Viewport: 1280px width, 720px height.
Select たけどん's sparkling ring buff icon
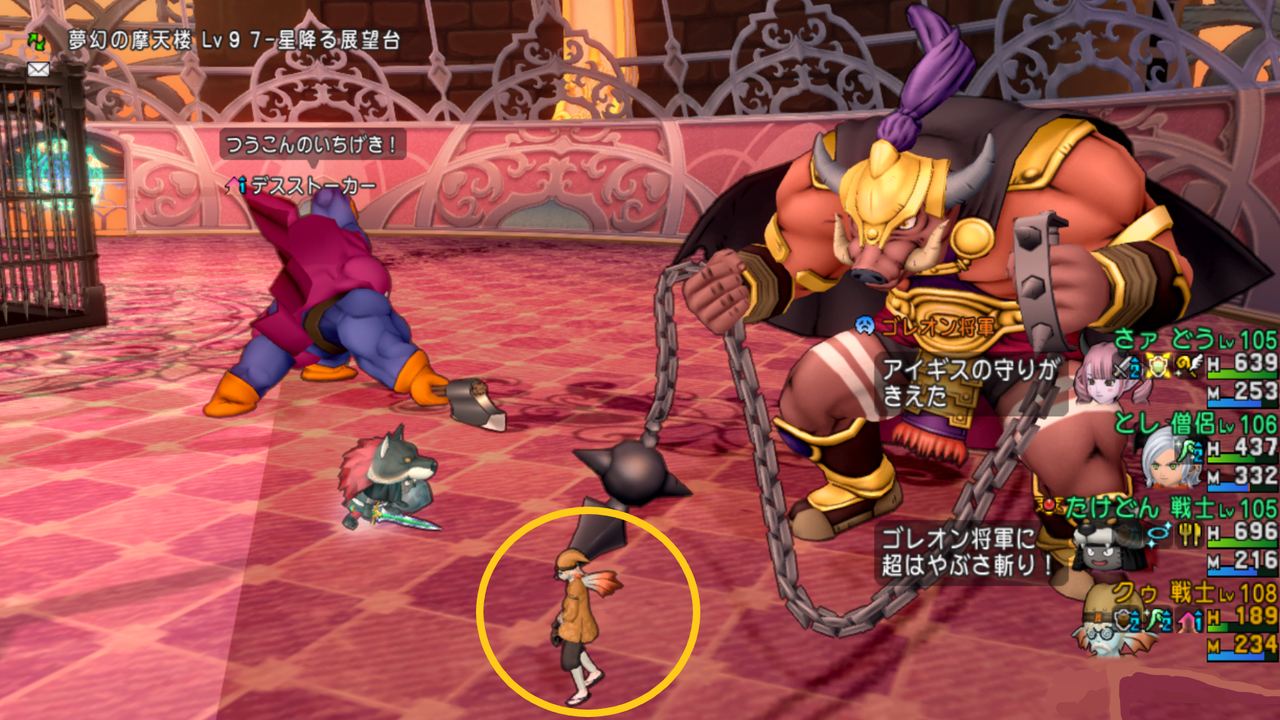[1158, 533]
